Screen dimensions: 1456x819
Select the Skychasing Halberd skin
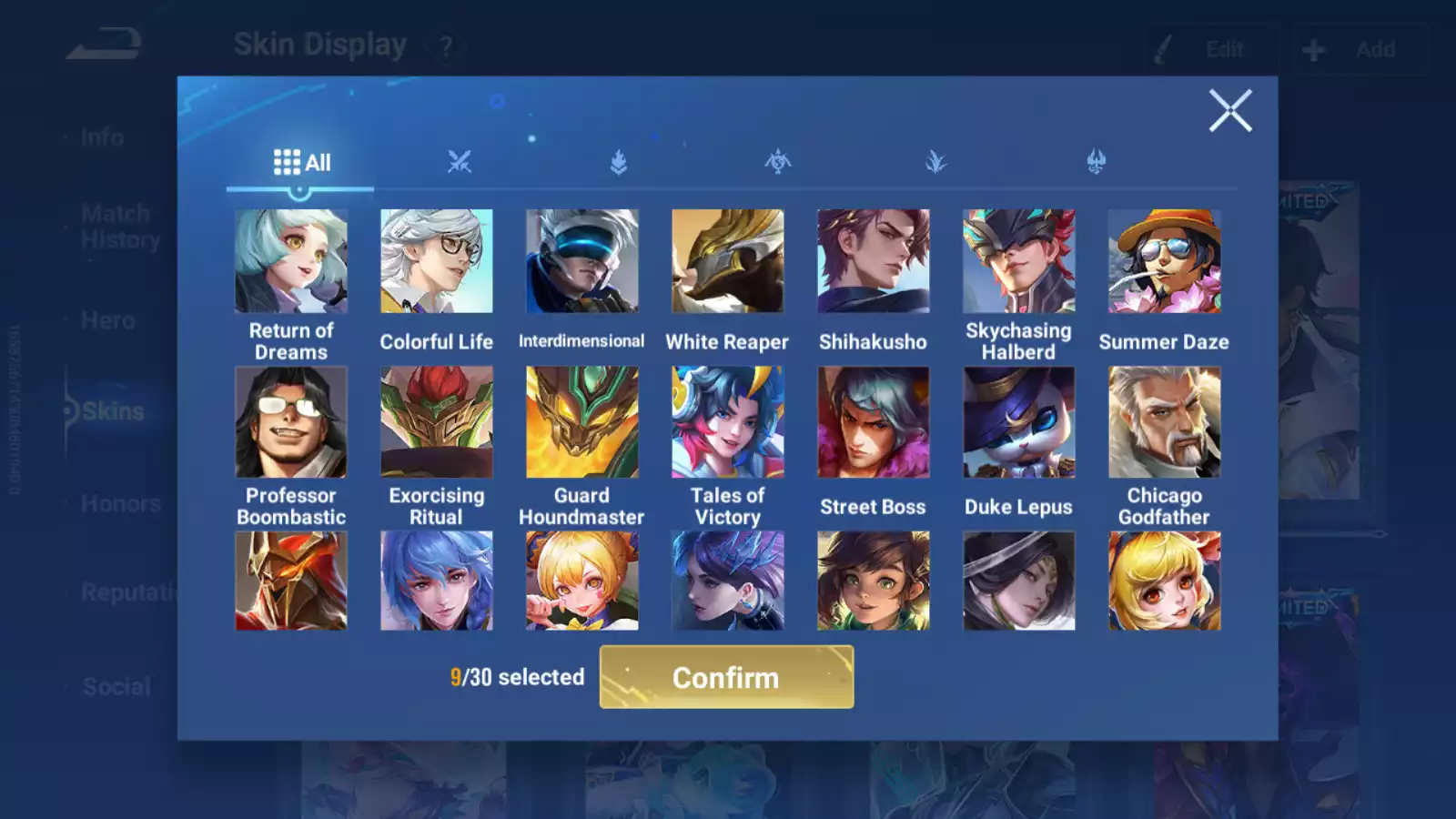[x=1018, y=262]
